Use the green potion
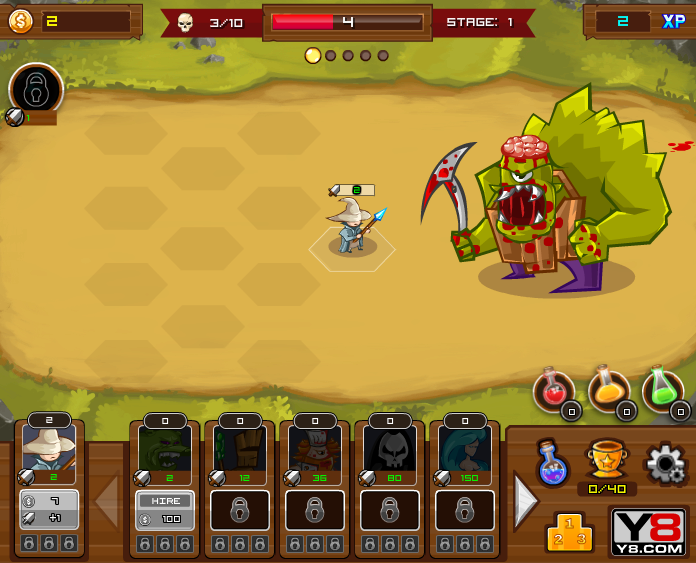The image size is (696, 563). tap(662, 390)
